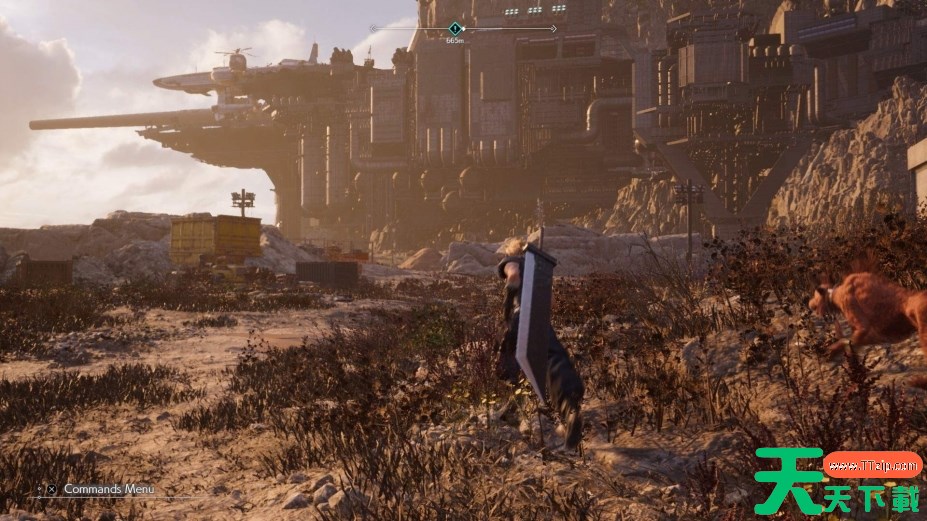Click the objective marker on the compass
This screenshot has width=927, height=521.
455,29
